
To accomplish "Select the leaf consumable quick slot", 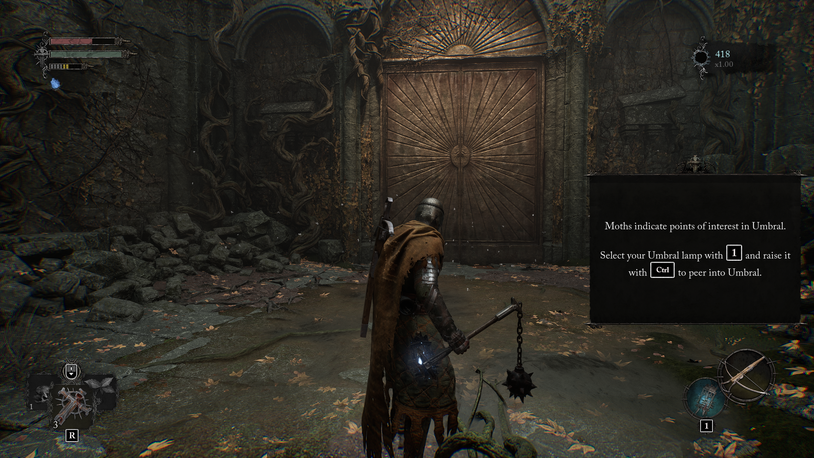I will point(100,384).
